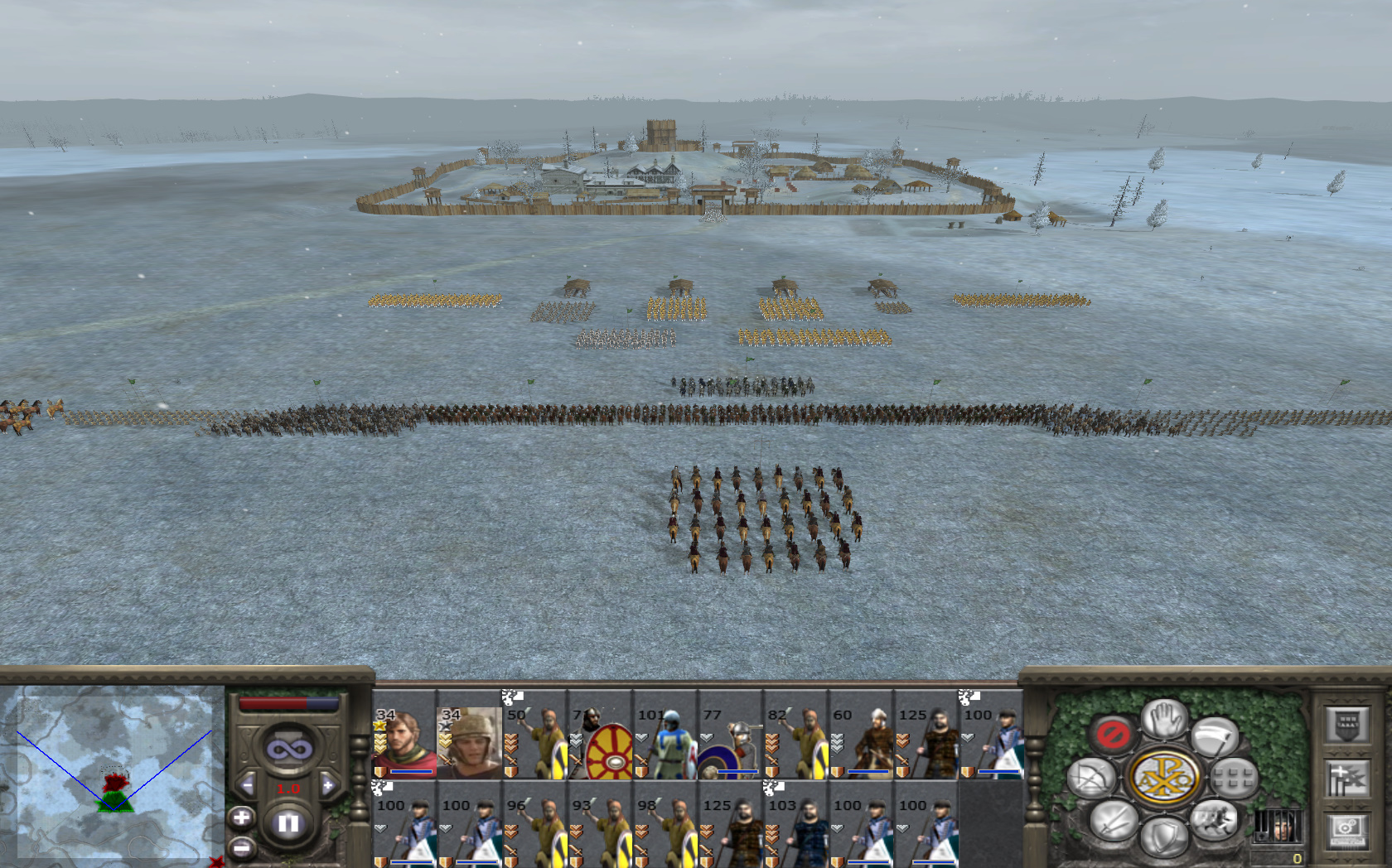Toggle the infinity battle timer button
The width and height of the screenshot is (1392, 868).
[x=288, y=750]
